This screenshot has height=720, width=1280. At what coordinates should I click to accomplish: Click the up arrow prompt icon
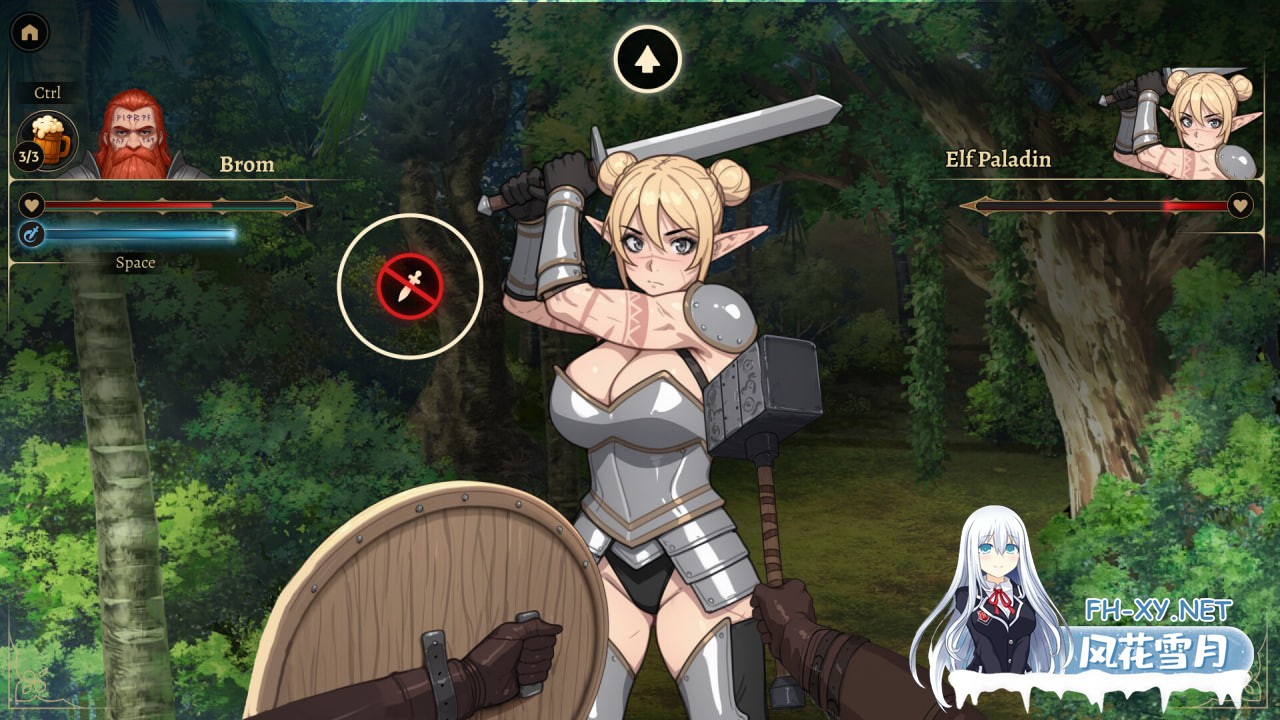647,59
